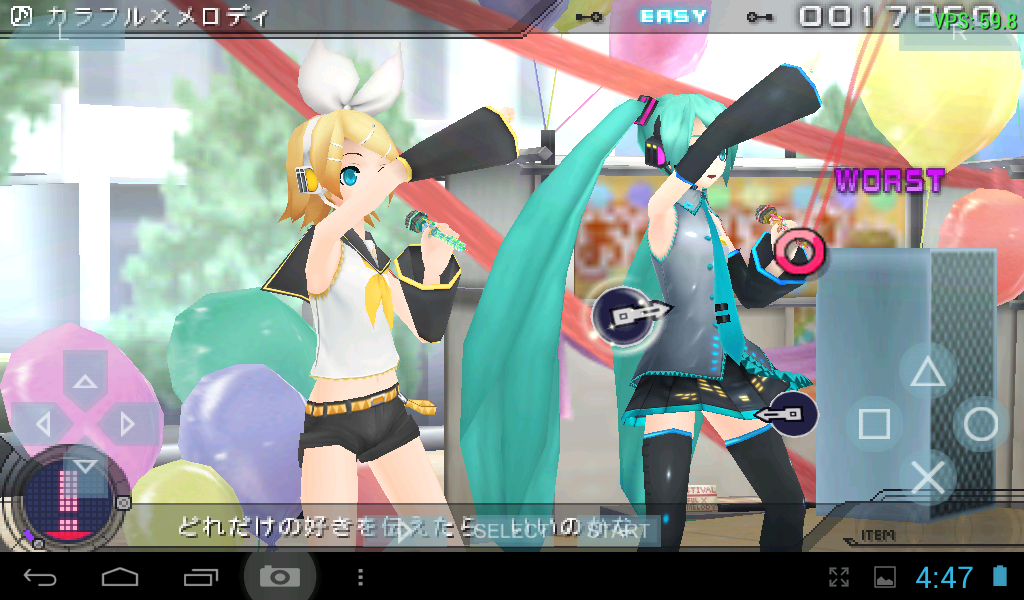Tap the D-pad right arrow

(x=129, y=423)
